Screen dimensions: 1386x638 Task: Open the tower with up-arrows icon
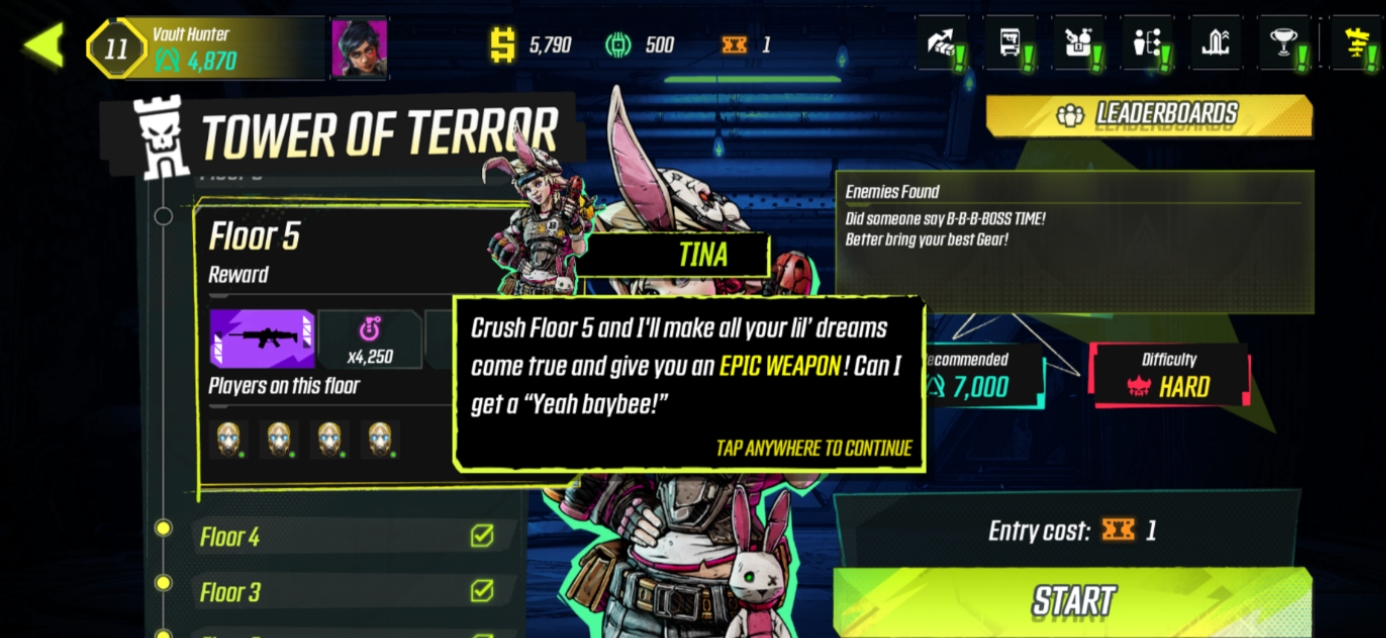pyautogui.click(x=1214, y=44)
